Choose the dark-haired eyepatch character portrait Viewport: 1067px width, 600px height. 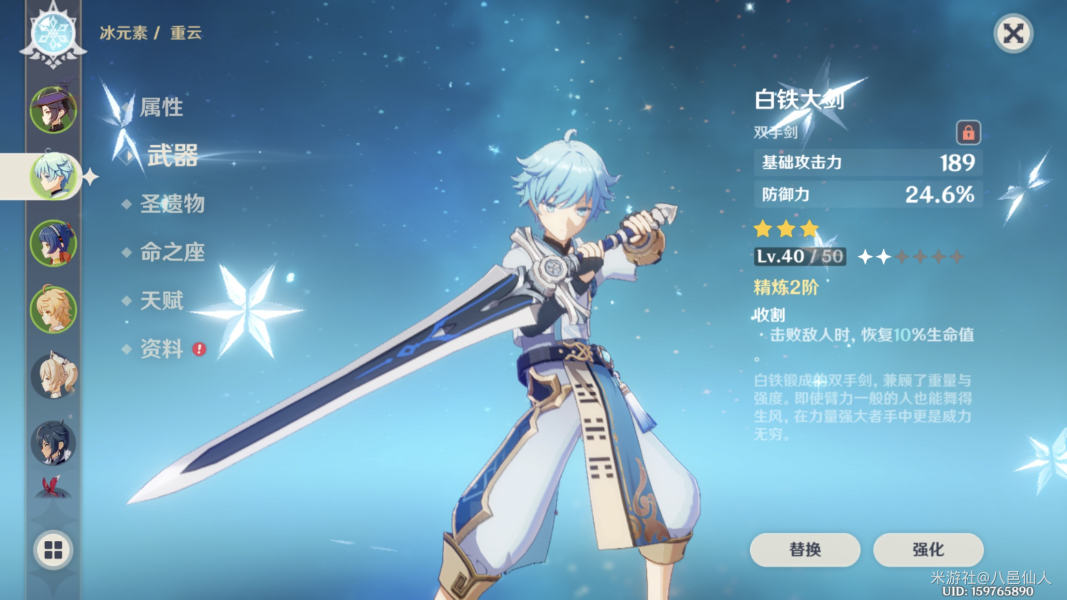coord(53,442)
